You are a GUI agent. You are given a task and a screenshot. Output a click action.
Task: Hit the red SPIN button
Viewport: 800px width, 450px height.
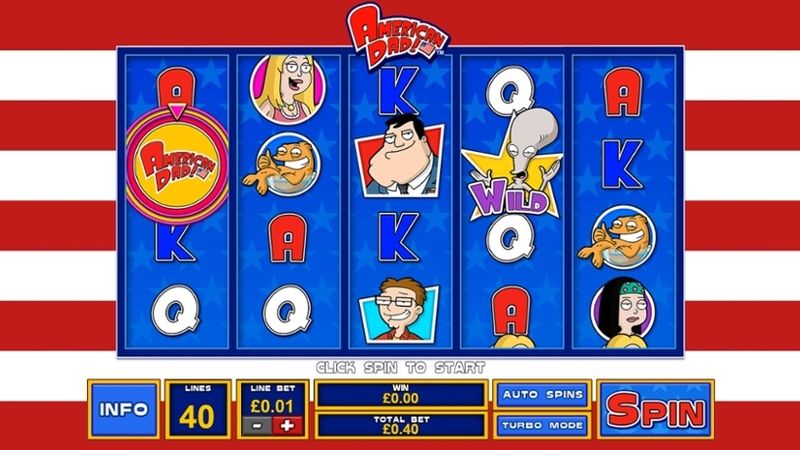(x=657, y=410)
